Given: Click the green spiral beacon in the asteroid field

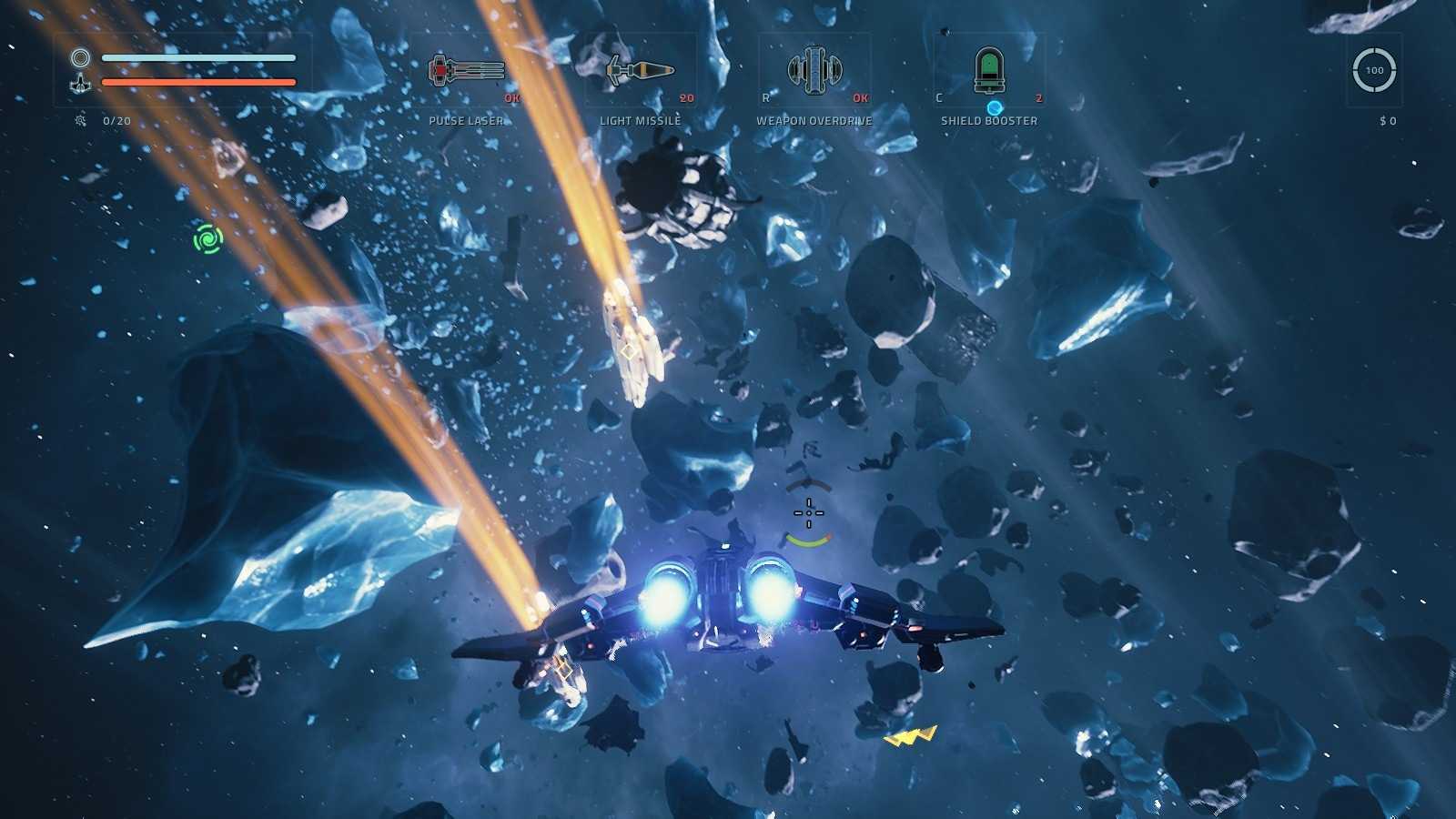Looking at the screenshot, I should point(207,240).
